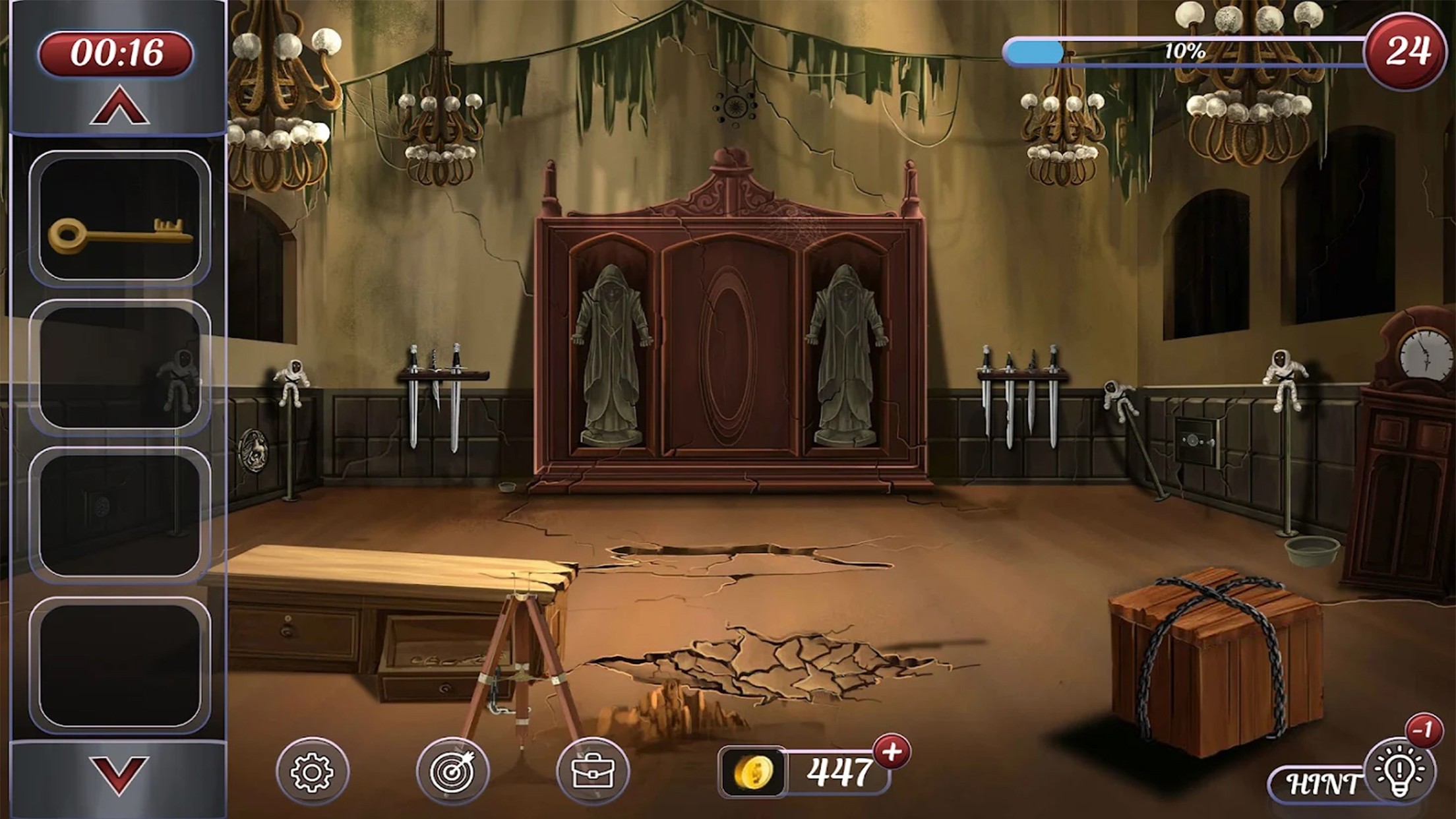The height and width of the screenshot is (819, 1456).
Task: Move inventory list up with red arrow
Action: point(119,107)
